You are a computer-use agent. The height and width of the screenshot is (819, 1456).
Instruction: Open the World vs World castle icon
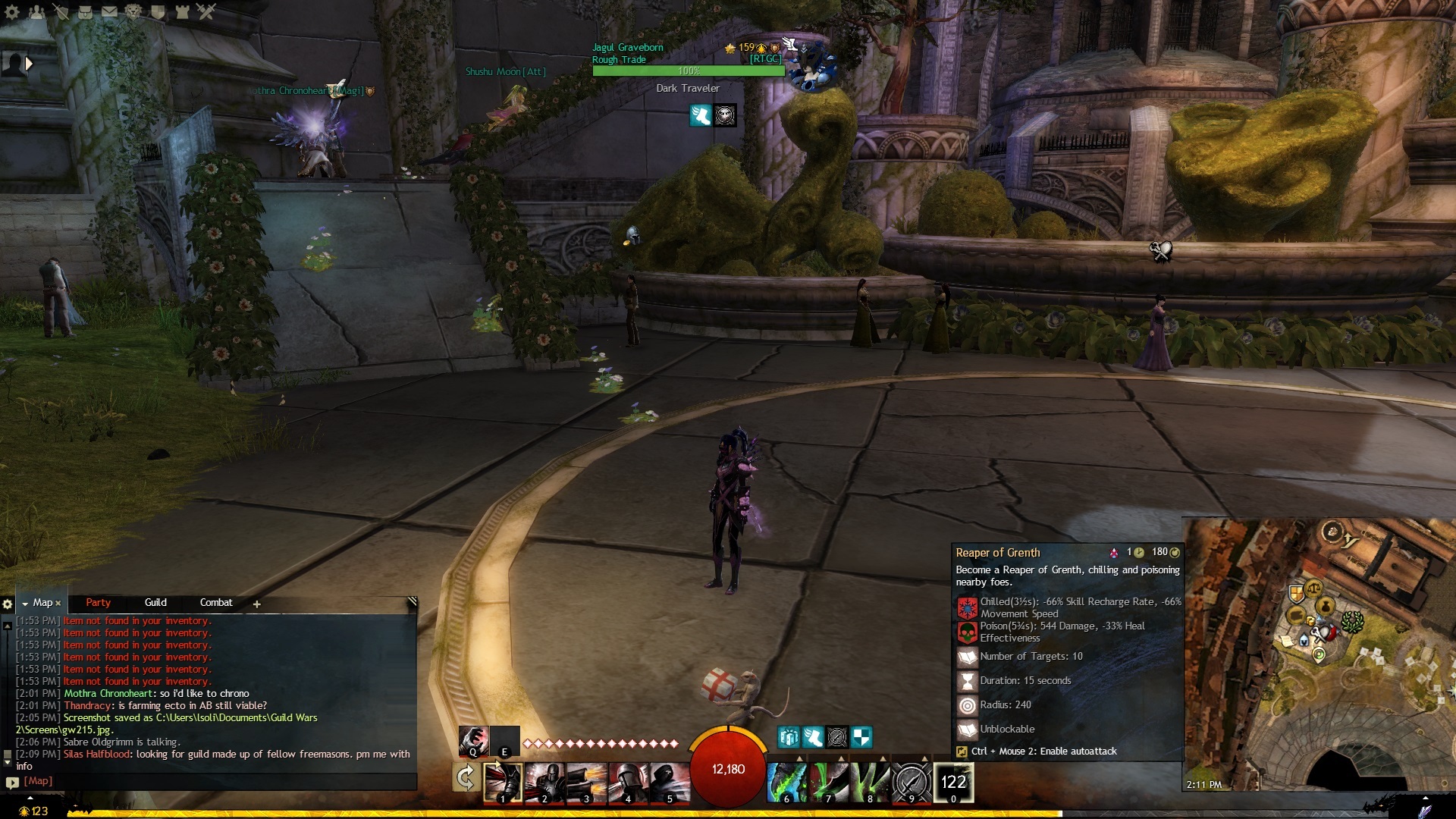[182, 11]
